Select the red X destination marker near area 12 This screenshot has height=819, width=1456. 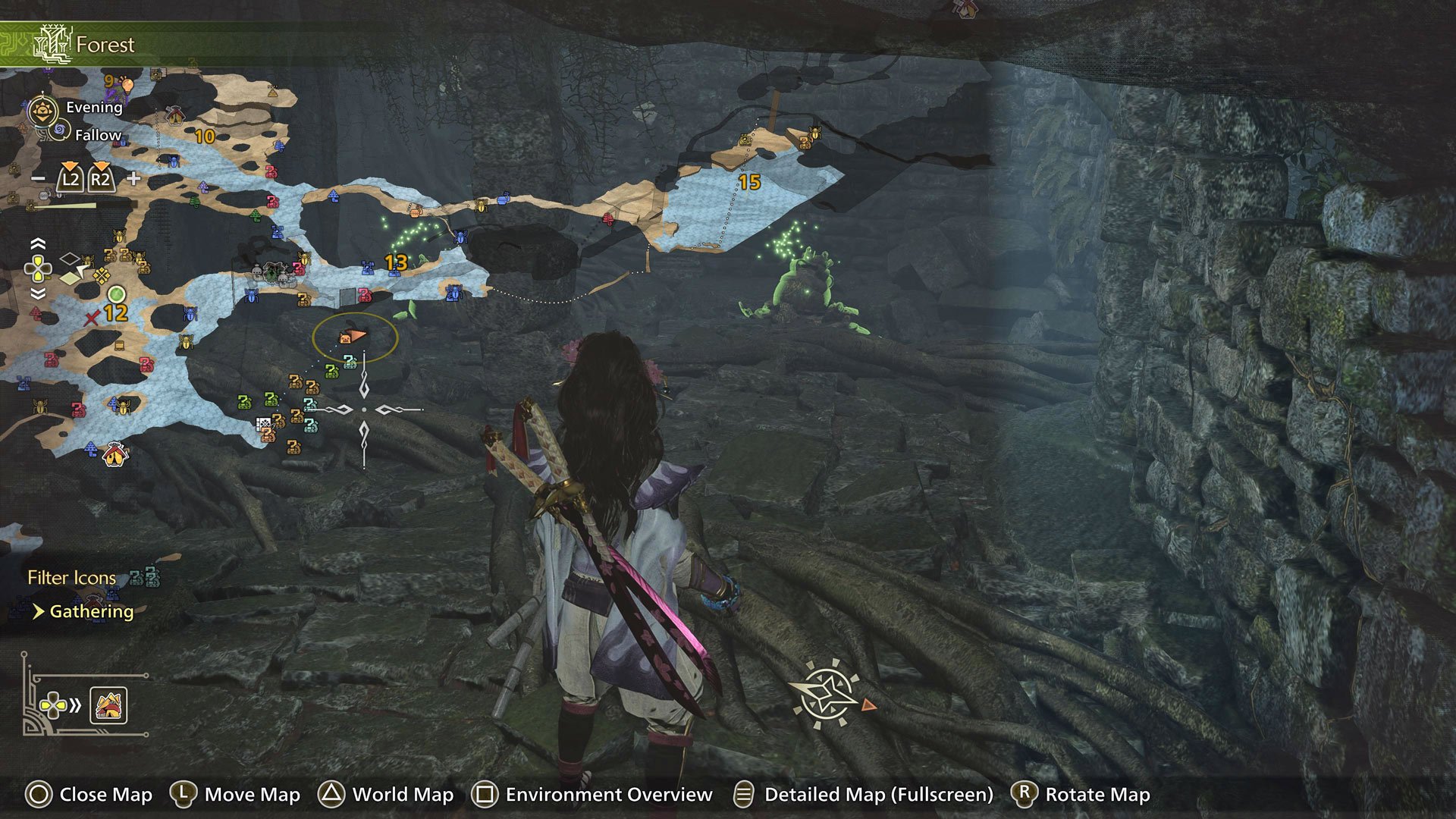point(90,320)
